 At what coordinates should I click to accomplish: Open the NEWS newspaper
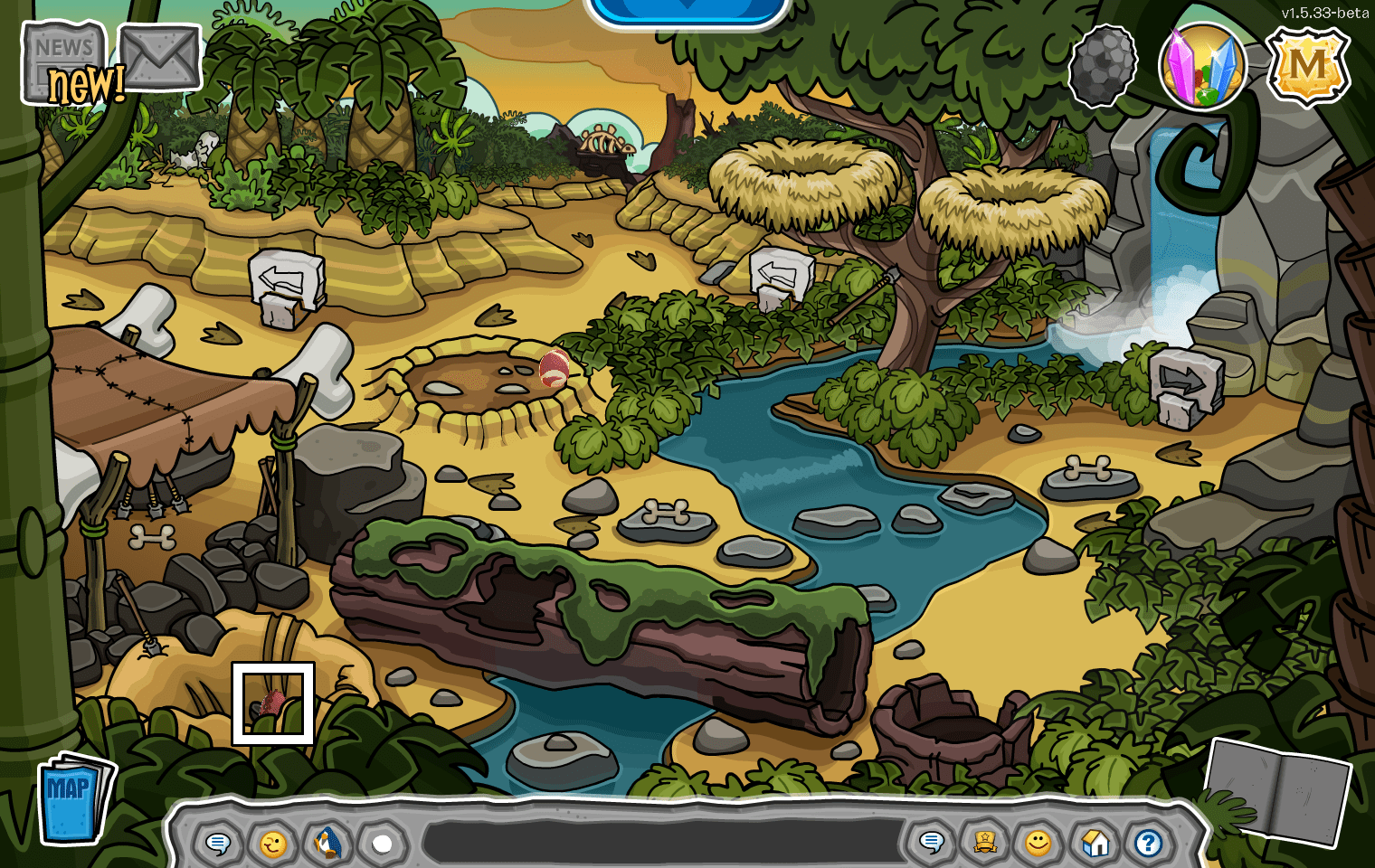click(63, 61)
